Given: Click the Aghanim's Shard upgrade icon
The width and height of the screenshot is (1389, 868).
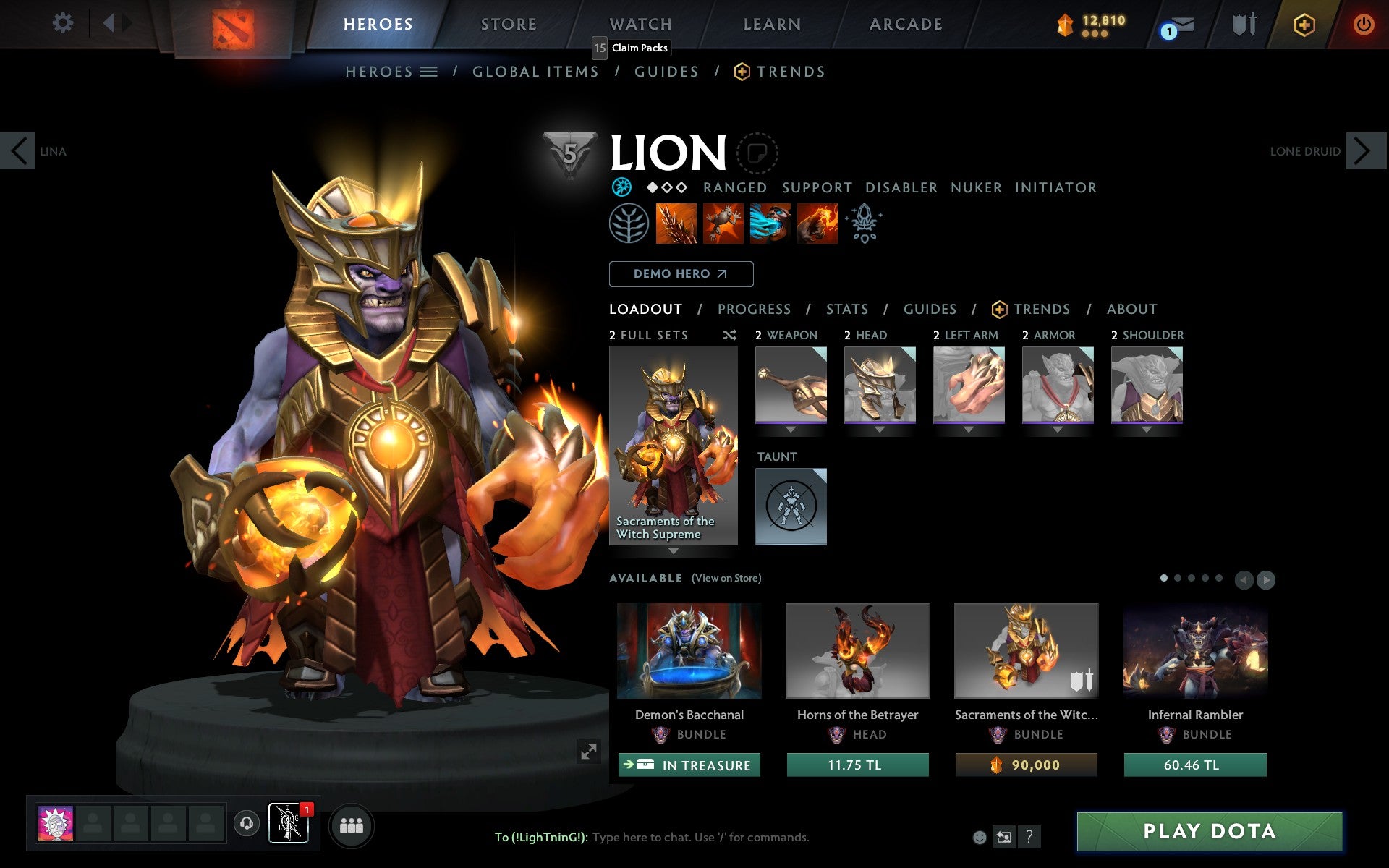Looking at the screenshot, I should (863, 224).
